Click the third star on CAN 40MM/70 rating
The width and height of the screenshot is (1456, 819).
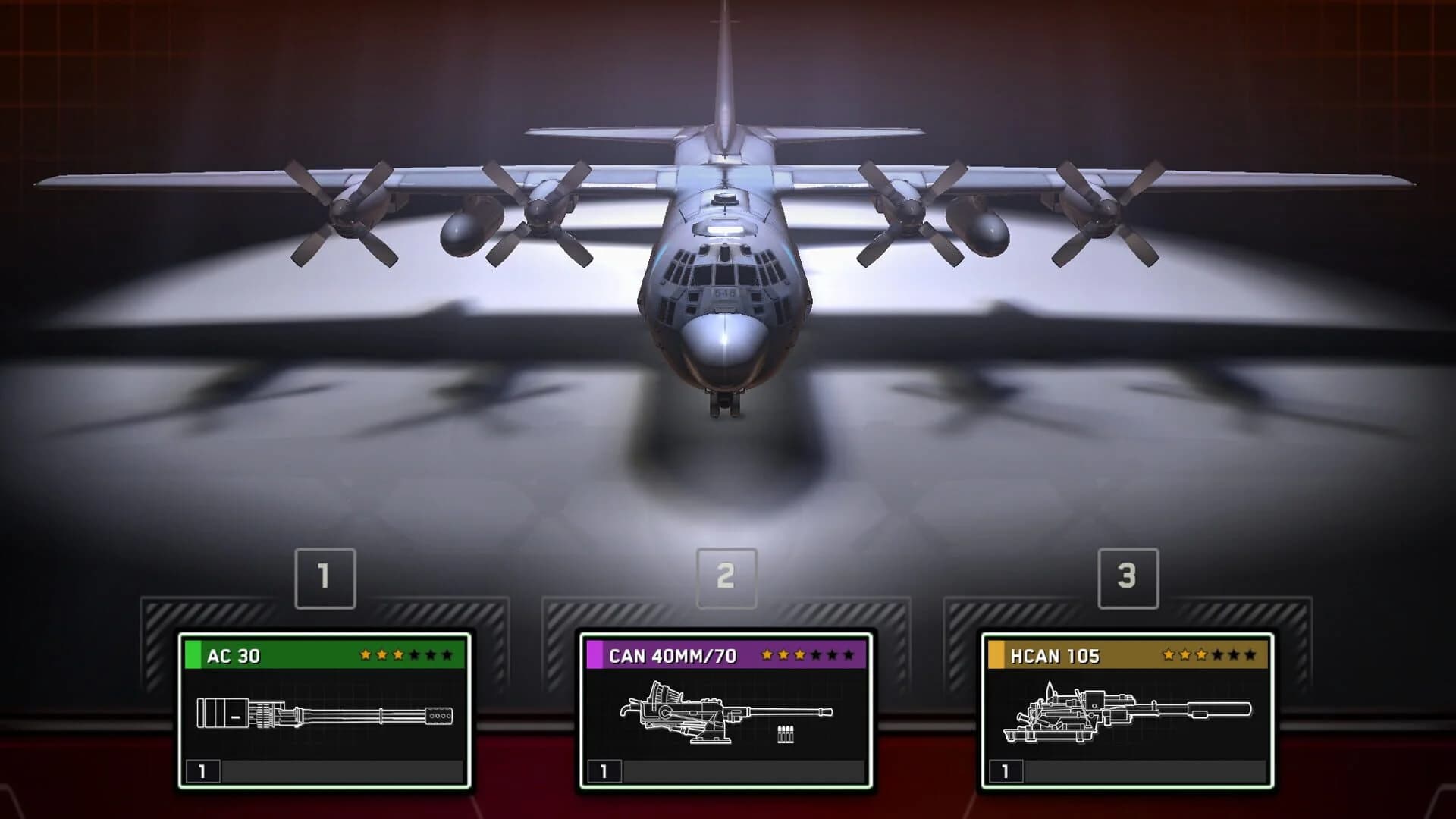(x=799, y=655)
